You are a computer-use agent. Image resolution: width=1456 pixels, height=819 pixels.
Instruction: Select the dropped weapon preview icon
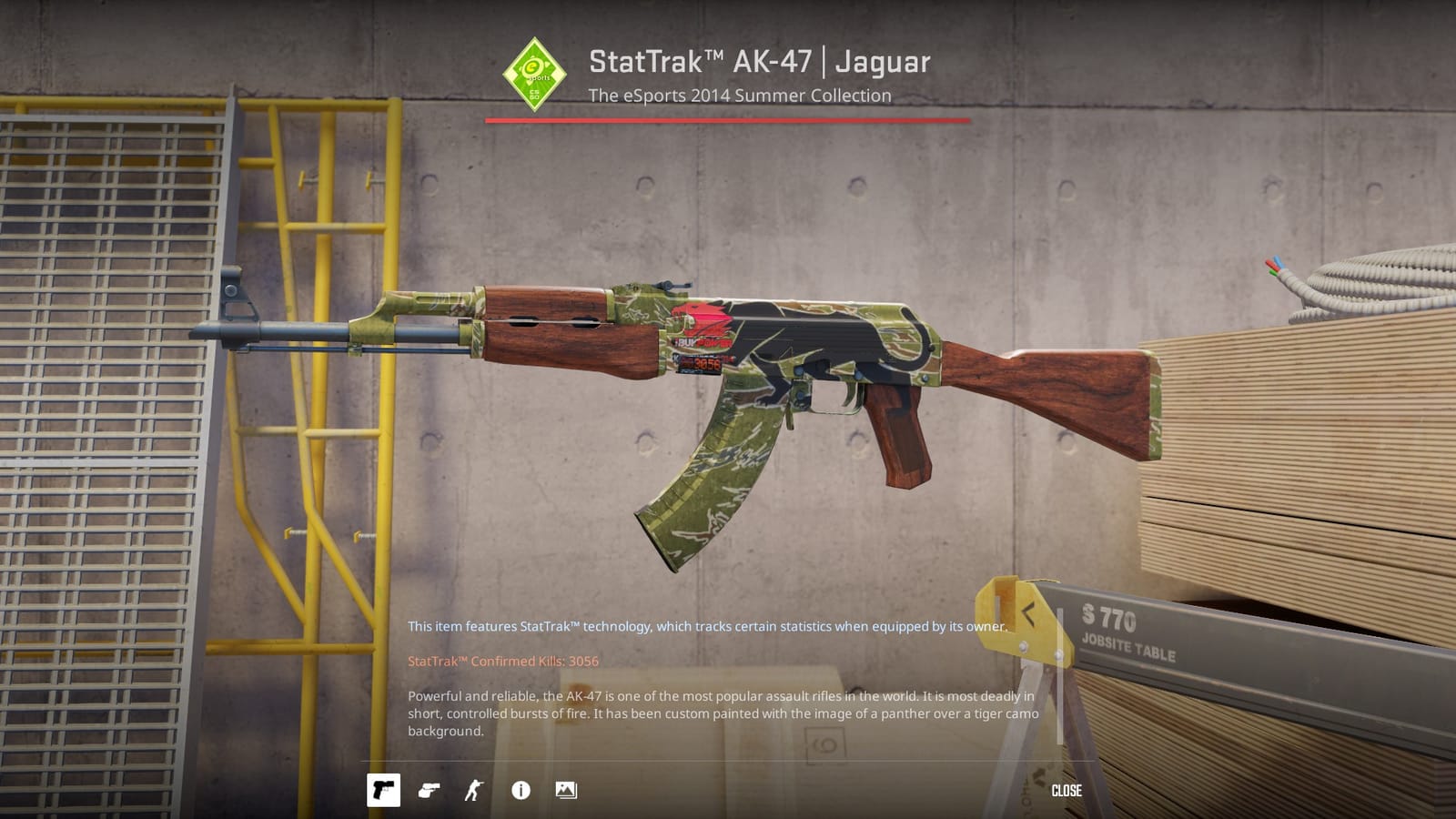430,791
